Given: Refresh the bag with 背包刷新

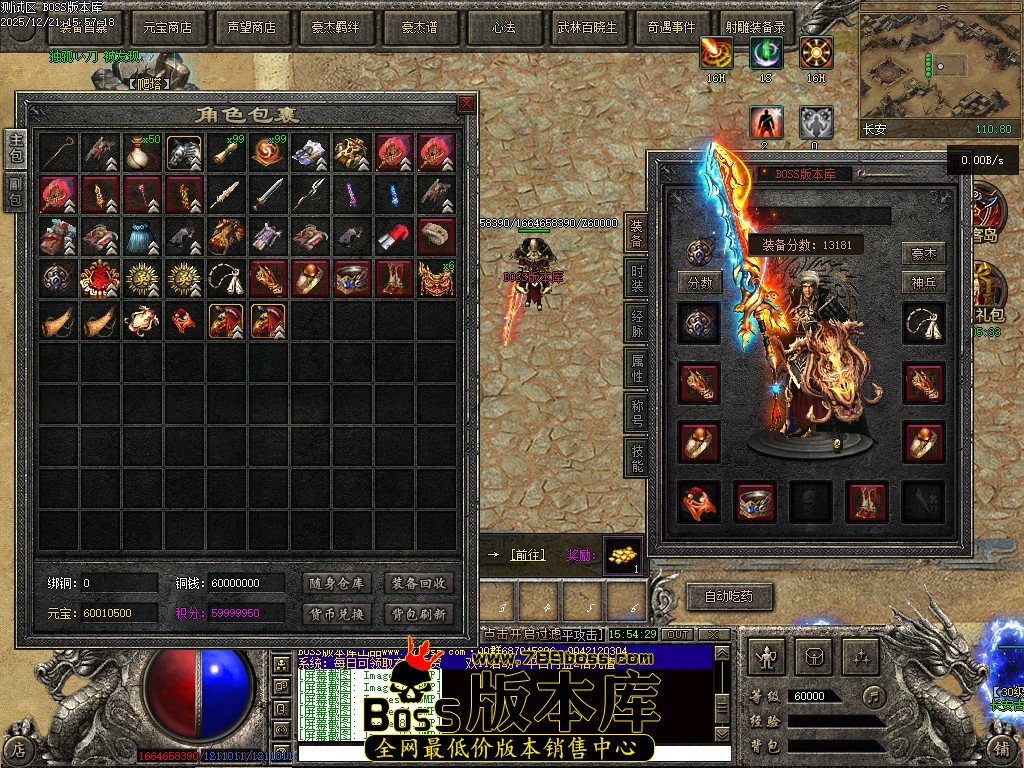Looking at the screenshot, I should click(419, 614).
